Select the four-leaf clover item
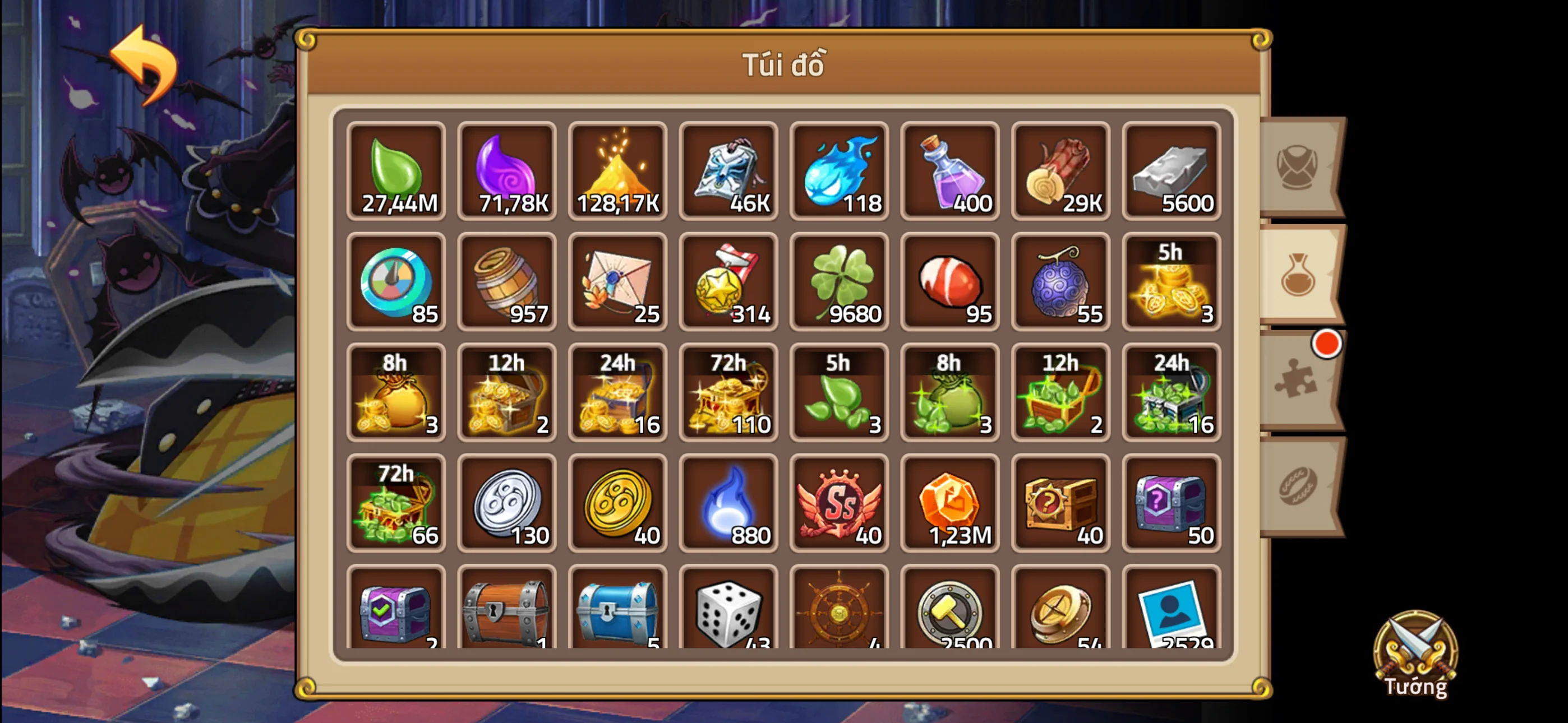Viewport: 1568px width, 723px height. [x=840, y=283]
